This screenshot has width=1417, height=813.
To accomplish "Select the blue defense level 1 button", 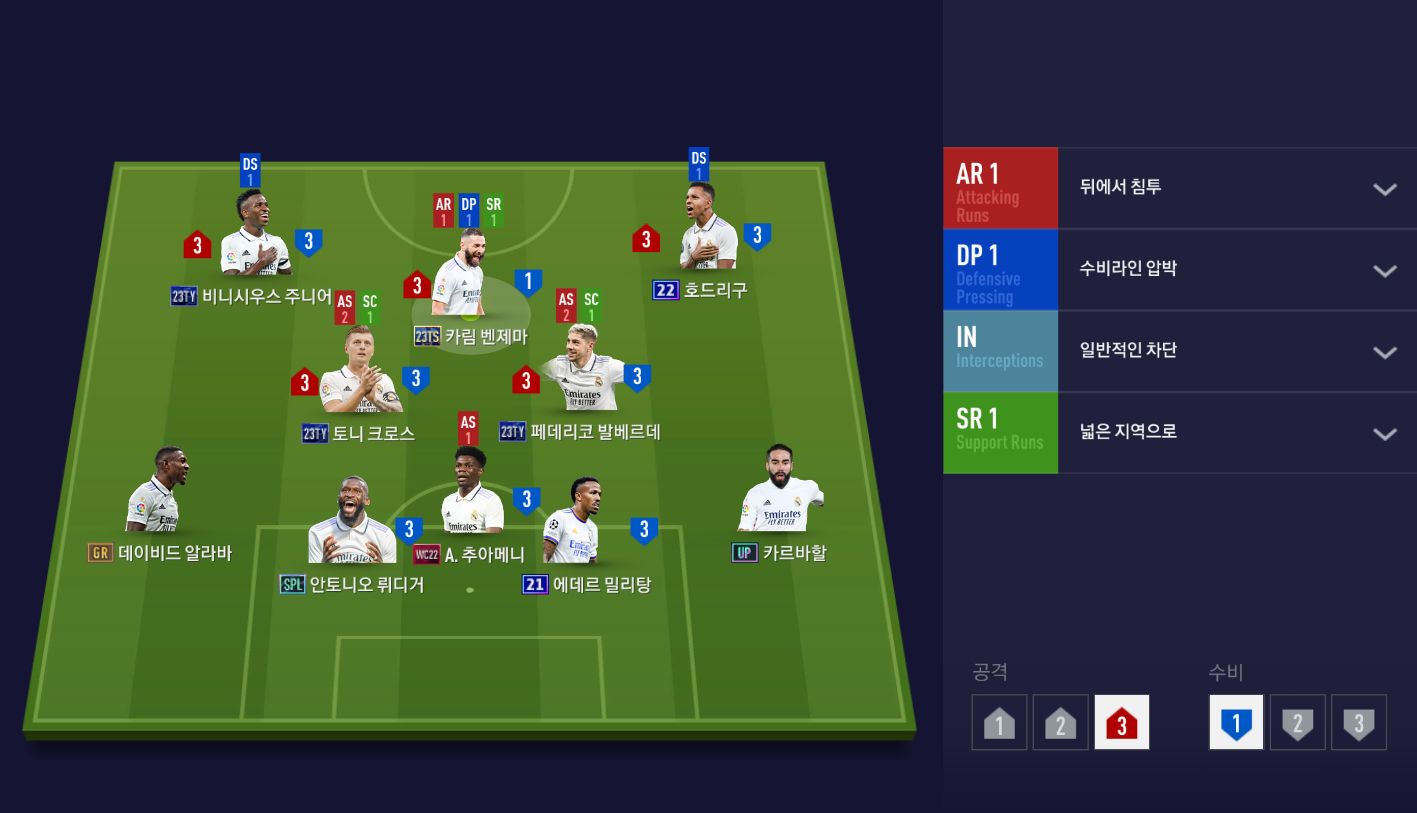I will coord(1236,722).
